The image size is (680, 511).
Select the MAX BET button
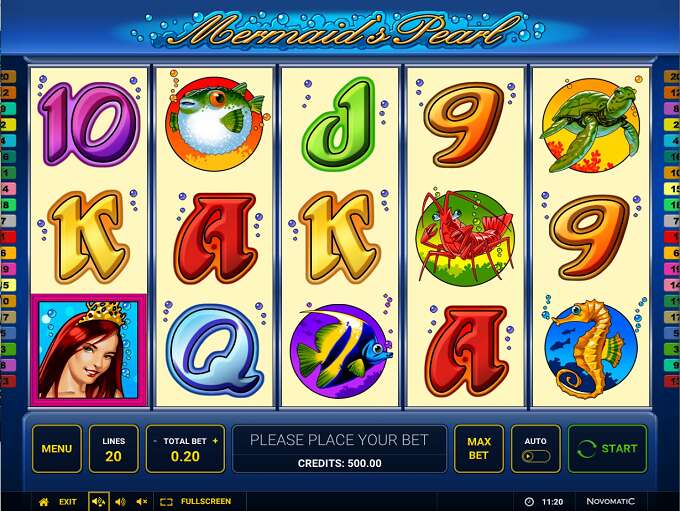click(479, 449)
